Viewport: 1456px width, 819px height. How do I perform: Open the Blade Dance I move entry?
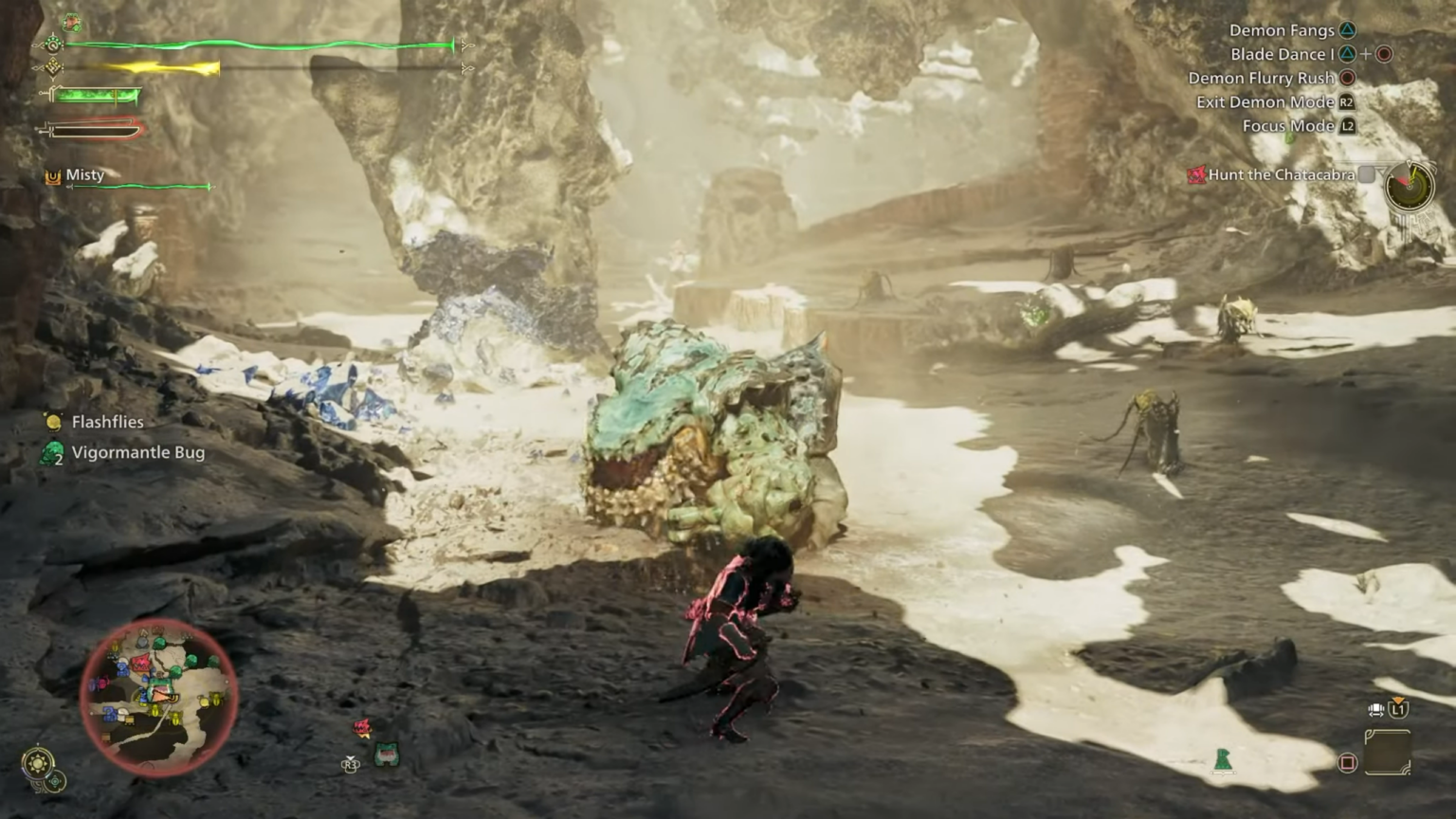1282,54
